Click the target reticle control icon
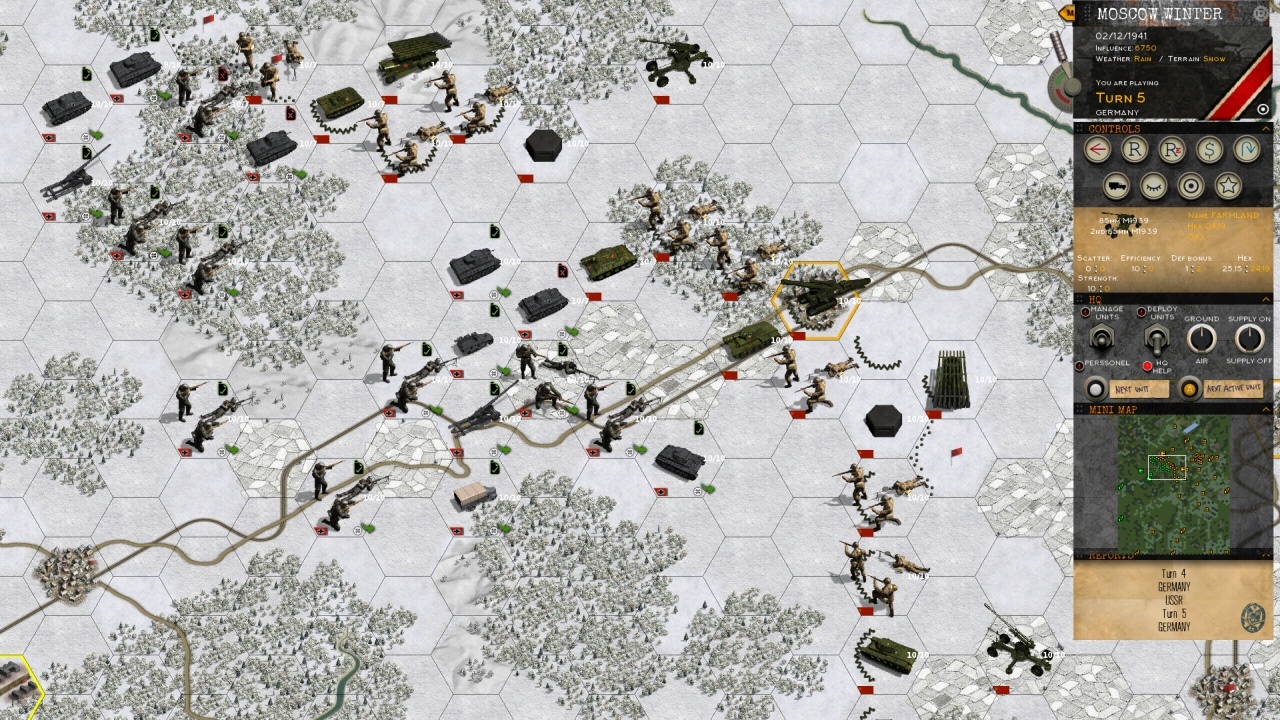1280x720 pixels. point(1191,185)
